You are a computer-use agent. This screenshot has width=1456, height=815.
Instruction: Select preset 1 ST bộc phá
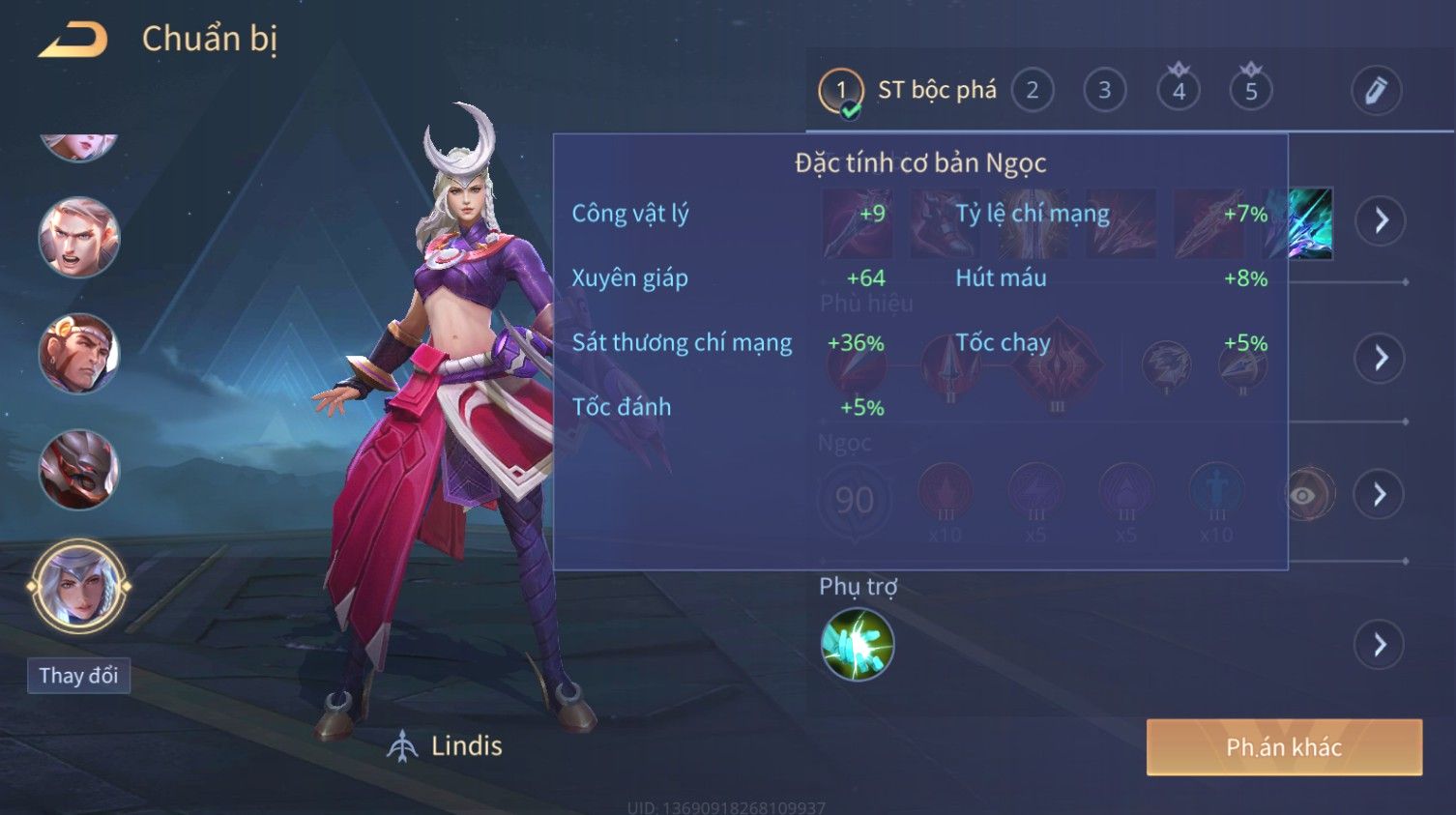(x=840, y=91)
